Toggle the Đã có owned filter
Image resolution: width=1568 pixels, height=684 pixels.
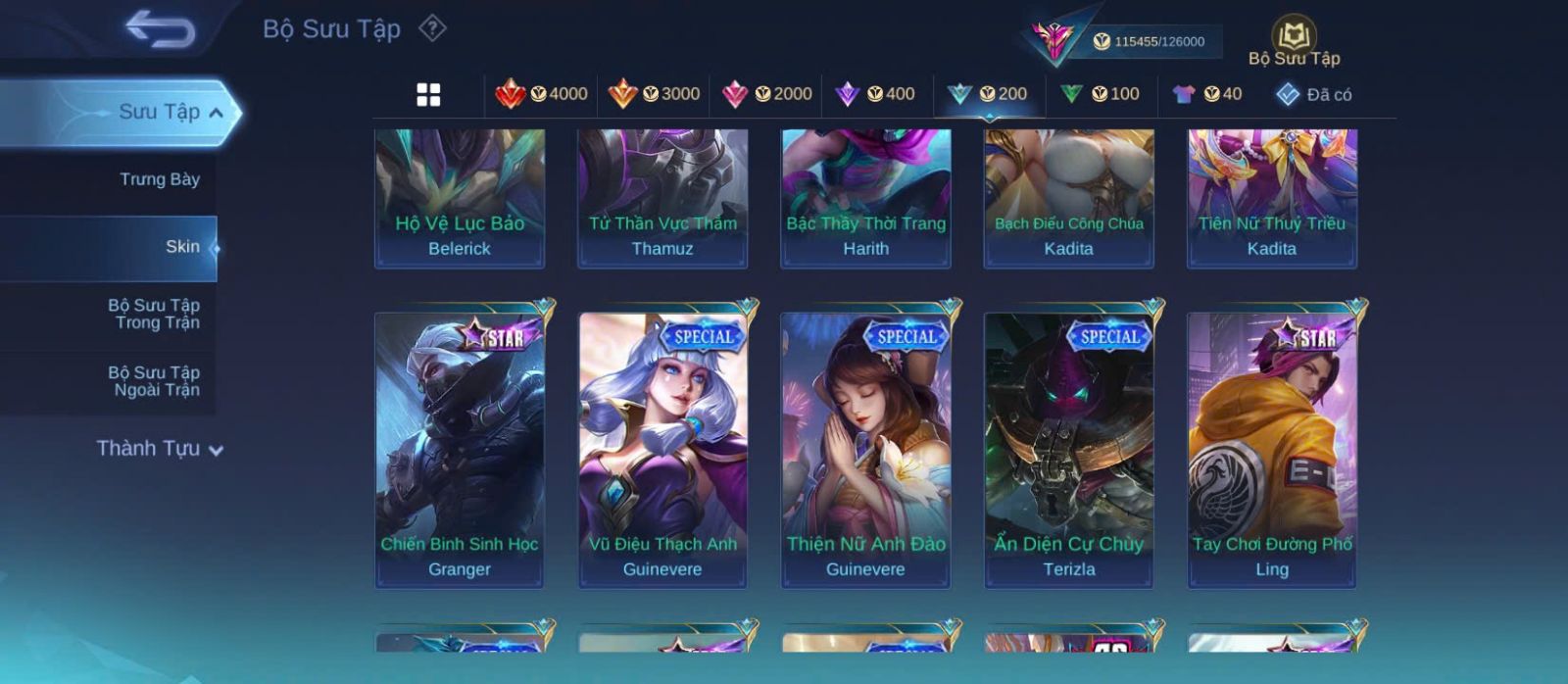click(x=1313, y=94)
